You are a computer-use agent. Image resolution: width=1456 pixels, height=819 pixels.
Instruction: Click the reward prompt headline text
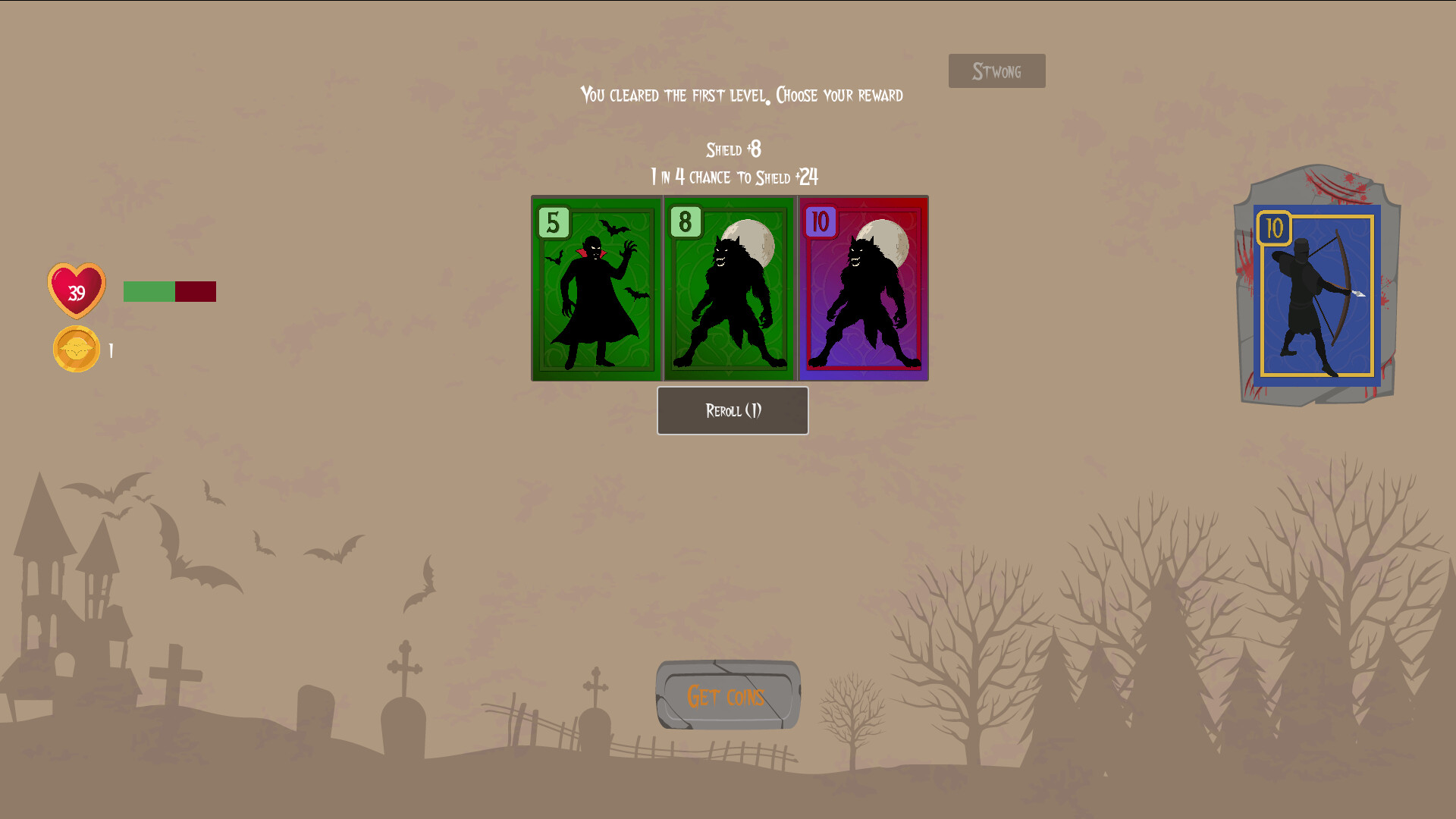point(741,96)
